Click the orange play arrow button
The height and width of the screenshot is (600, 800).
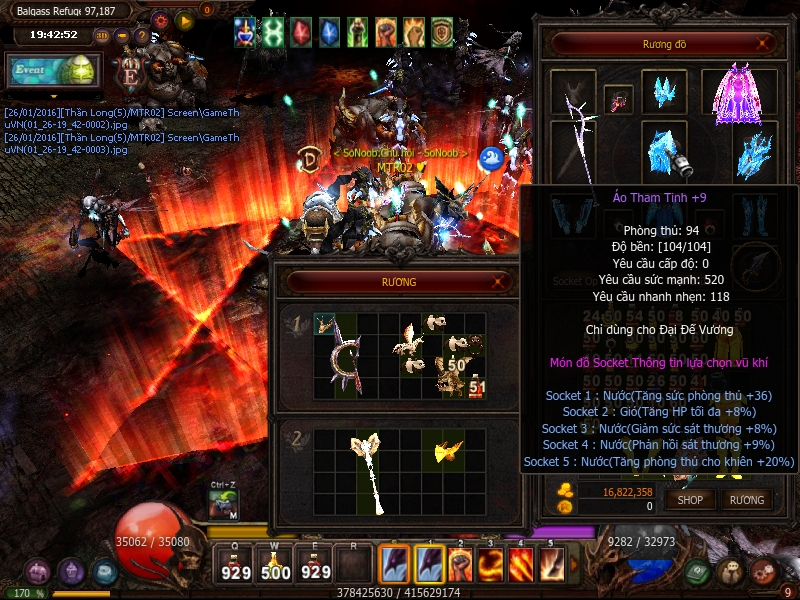tap(184, 19)
